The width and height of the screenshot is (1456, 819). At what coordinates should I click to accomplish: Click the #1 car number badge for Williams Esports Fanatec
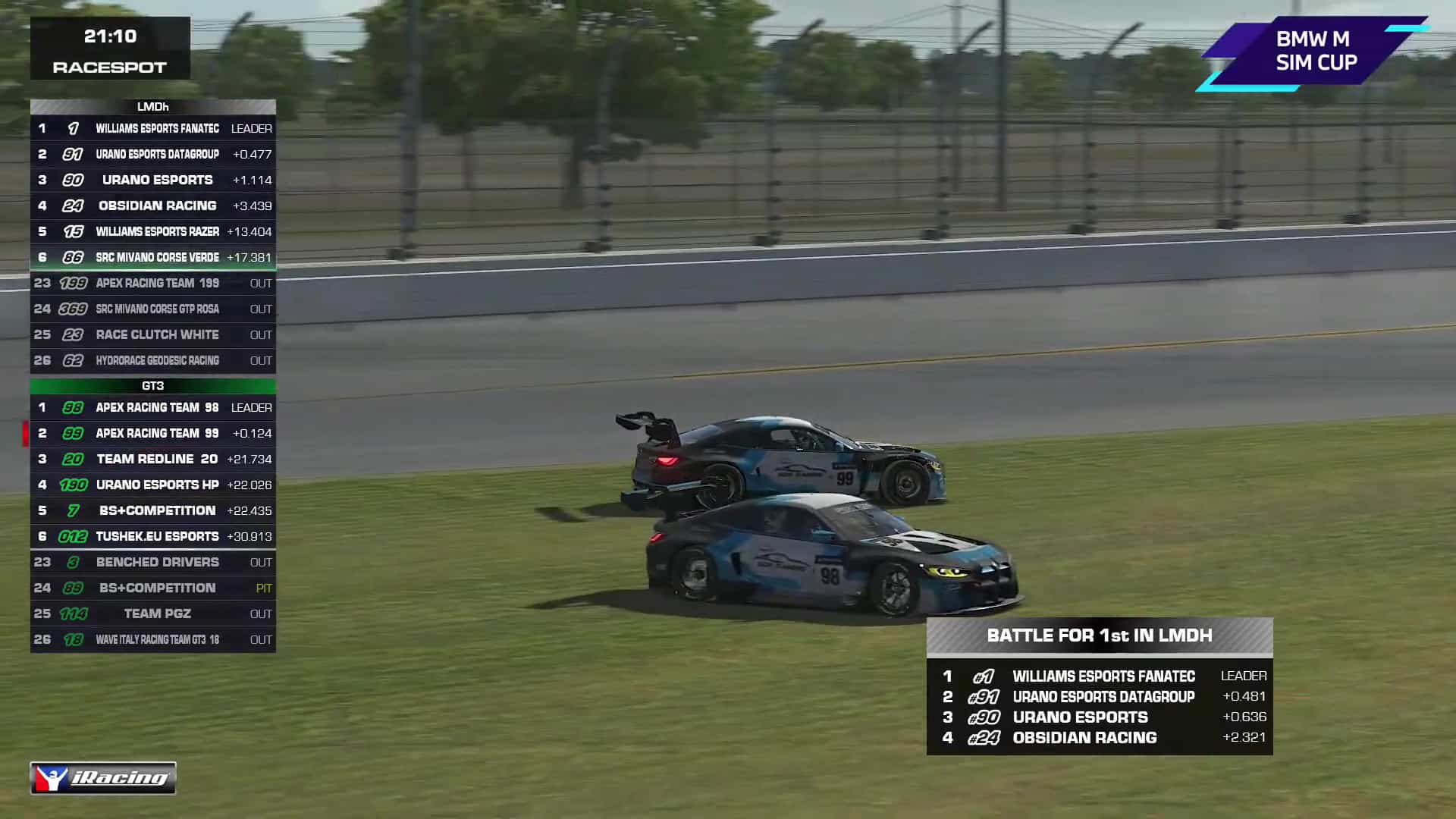(x=74, y=128)
